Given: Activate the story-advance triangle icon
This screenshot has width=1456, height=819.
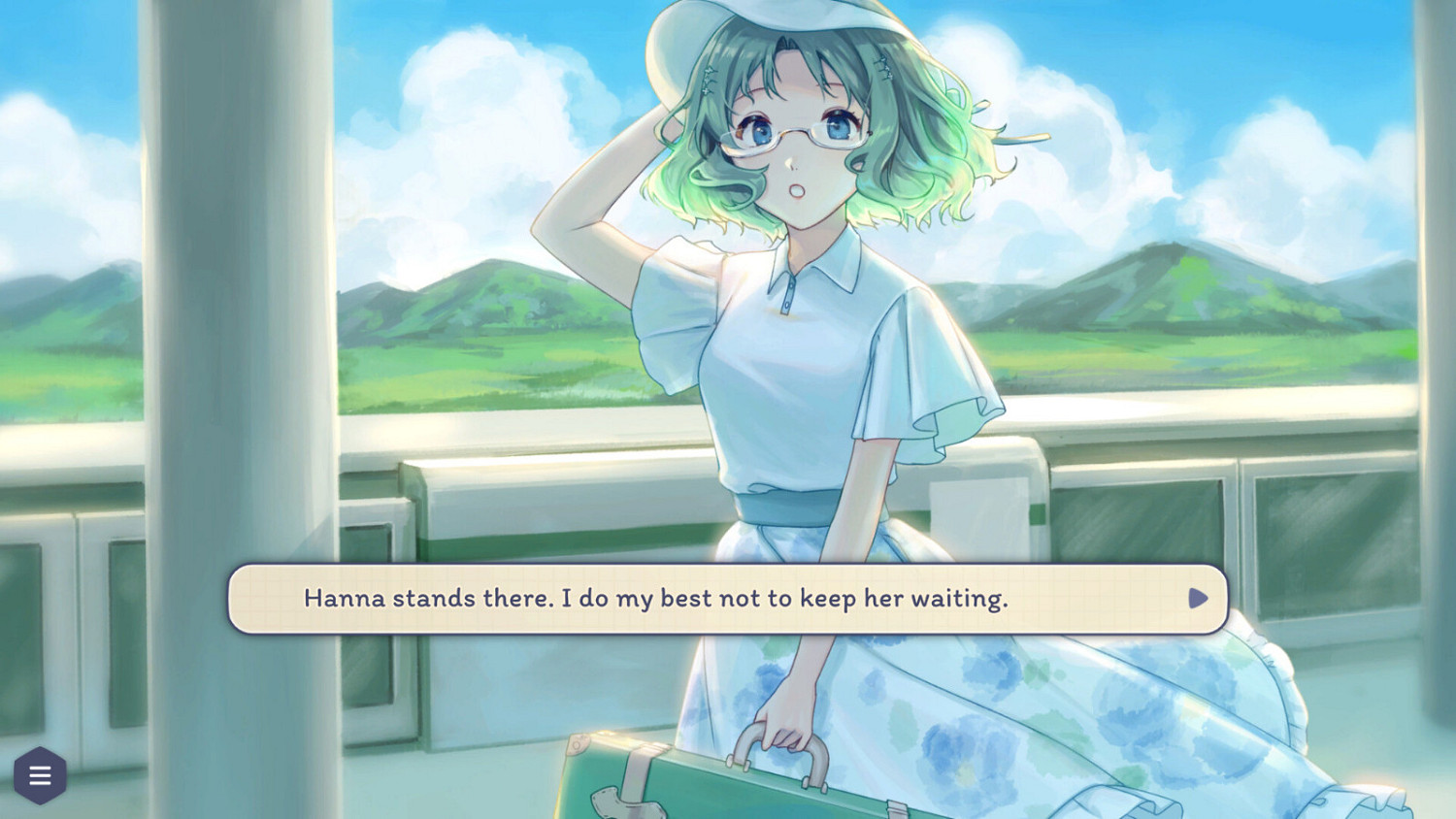Looking at the screenshot, I should pyautogui.click(x=1197, y=599).
